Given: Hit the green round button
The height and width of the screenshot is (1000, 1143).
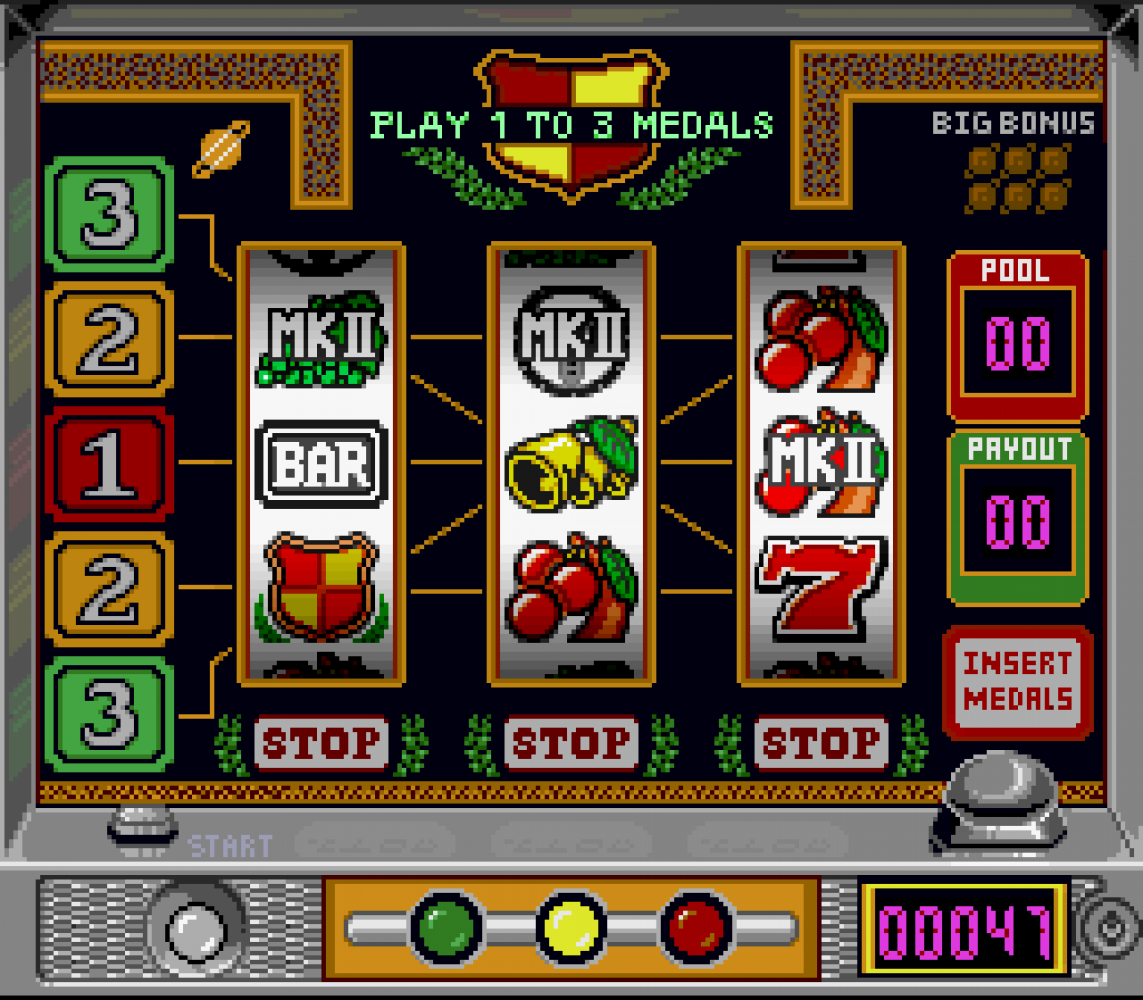Looking at the screenshot, I should tap(447, 928).
